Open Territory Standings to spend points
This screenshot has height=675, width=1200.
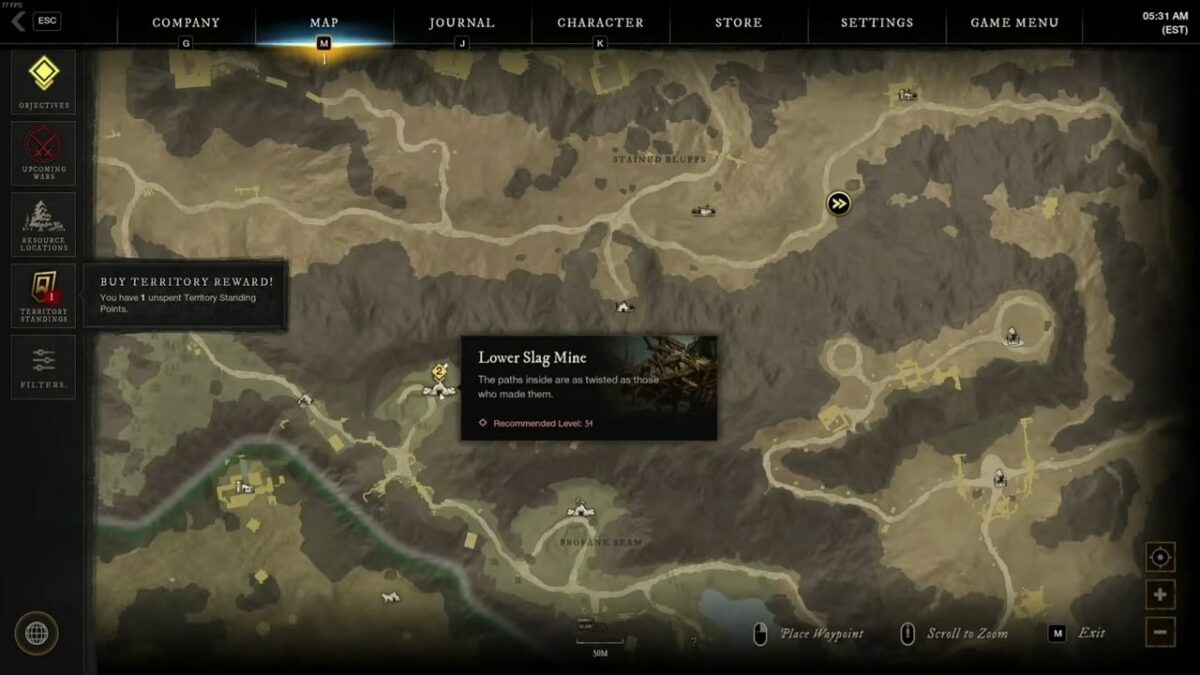pyautogui.click(x=44, y=295)
